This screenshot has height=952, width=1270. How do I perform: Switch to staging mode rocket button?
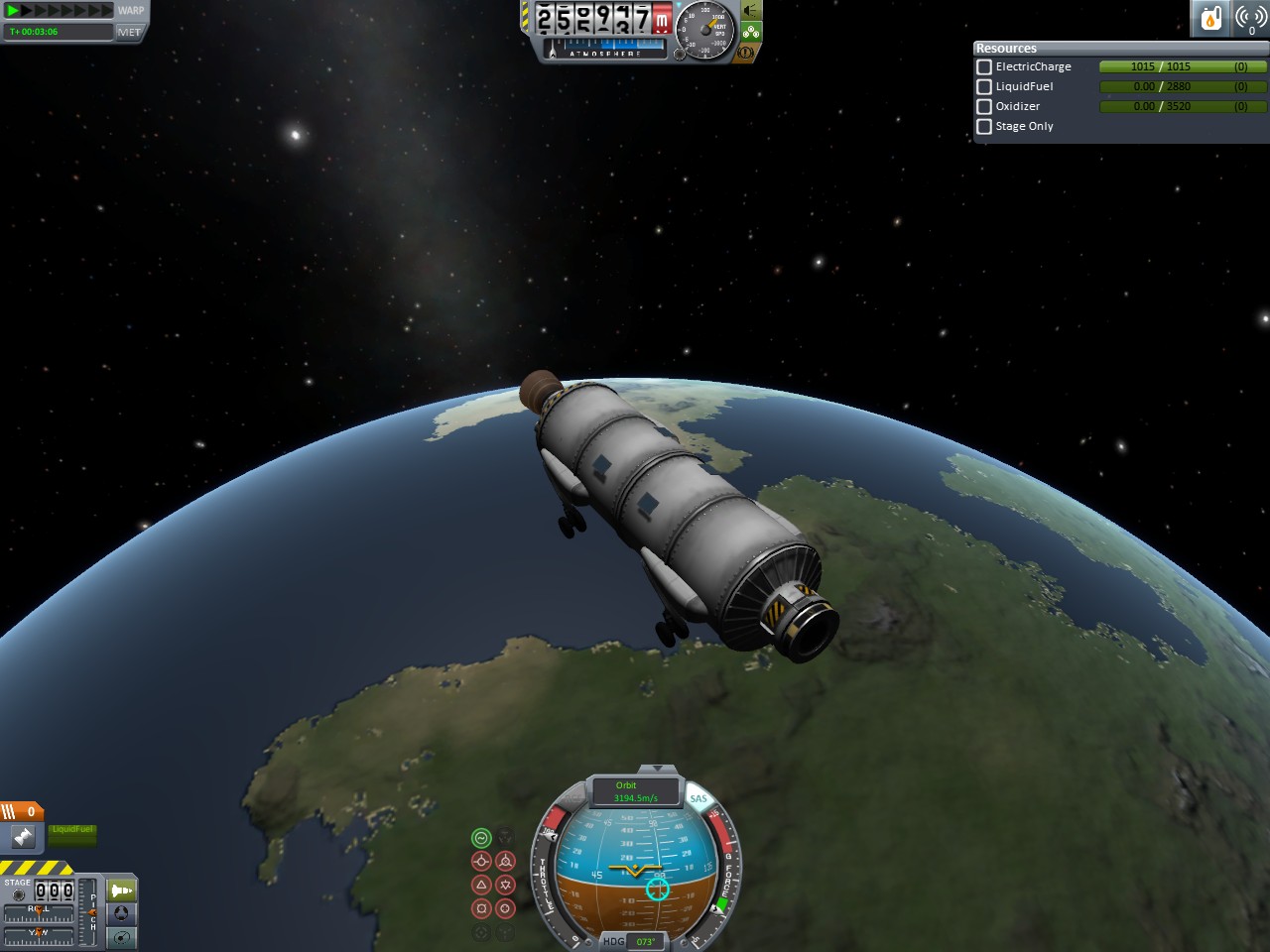(121, 890)
